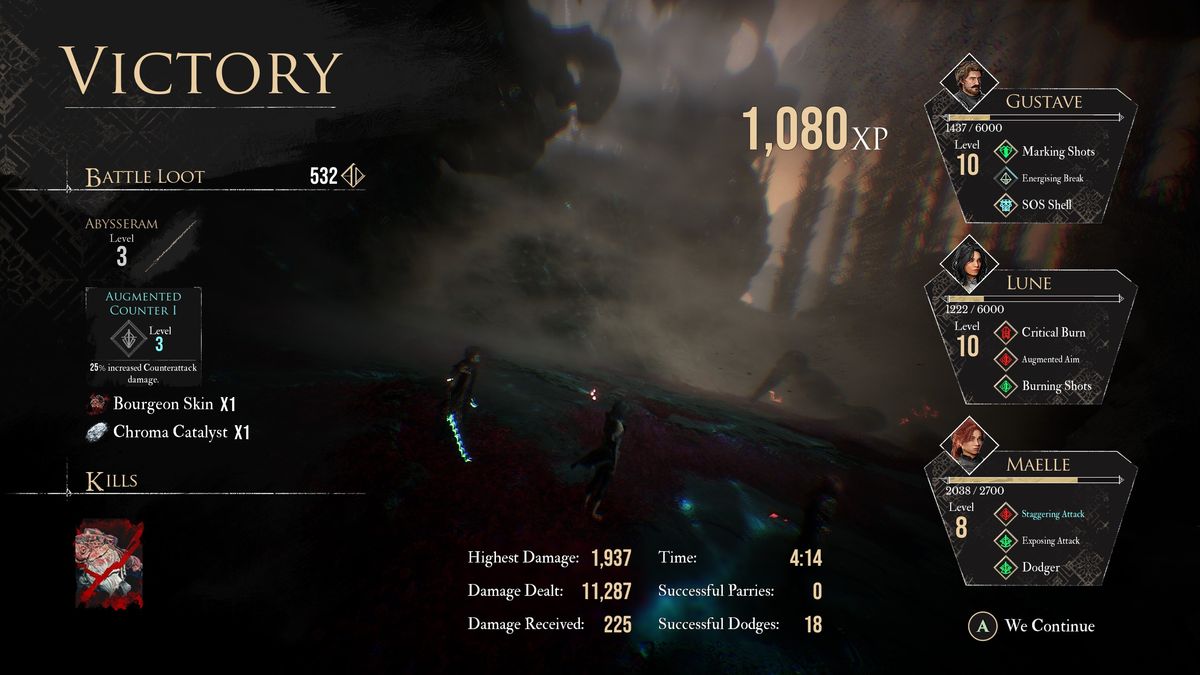This screenshot has height=675, width=1200.
Task: Select Gustave's Energising Break skill
Action: pyautogui.click(x=1052, y=179)
